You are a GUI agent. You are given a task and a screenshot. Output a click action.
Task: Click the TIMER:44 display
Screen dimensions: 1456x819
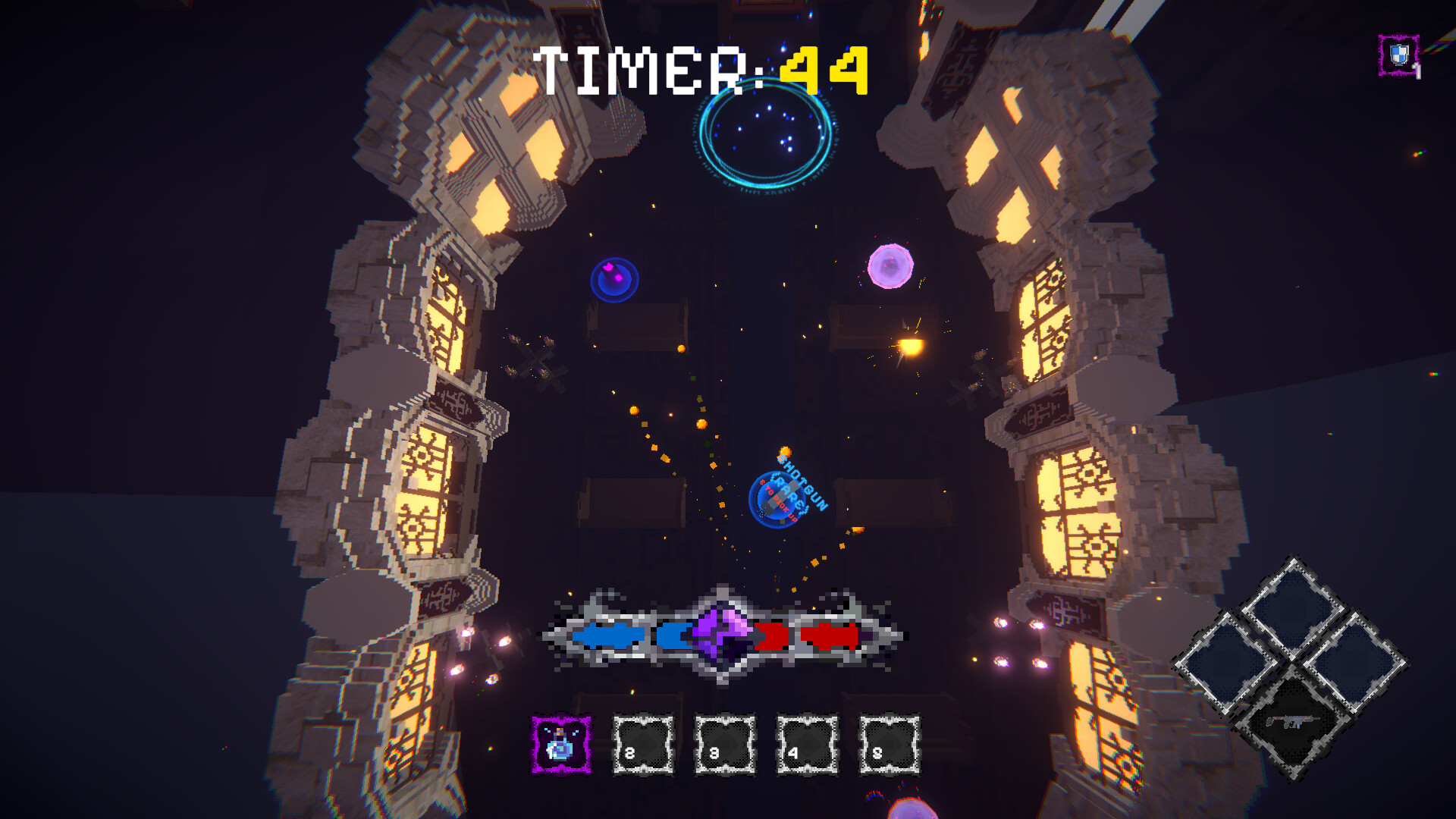point(701,68)
